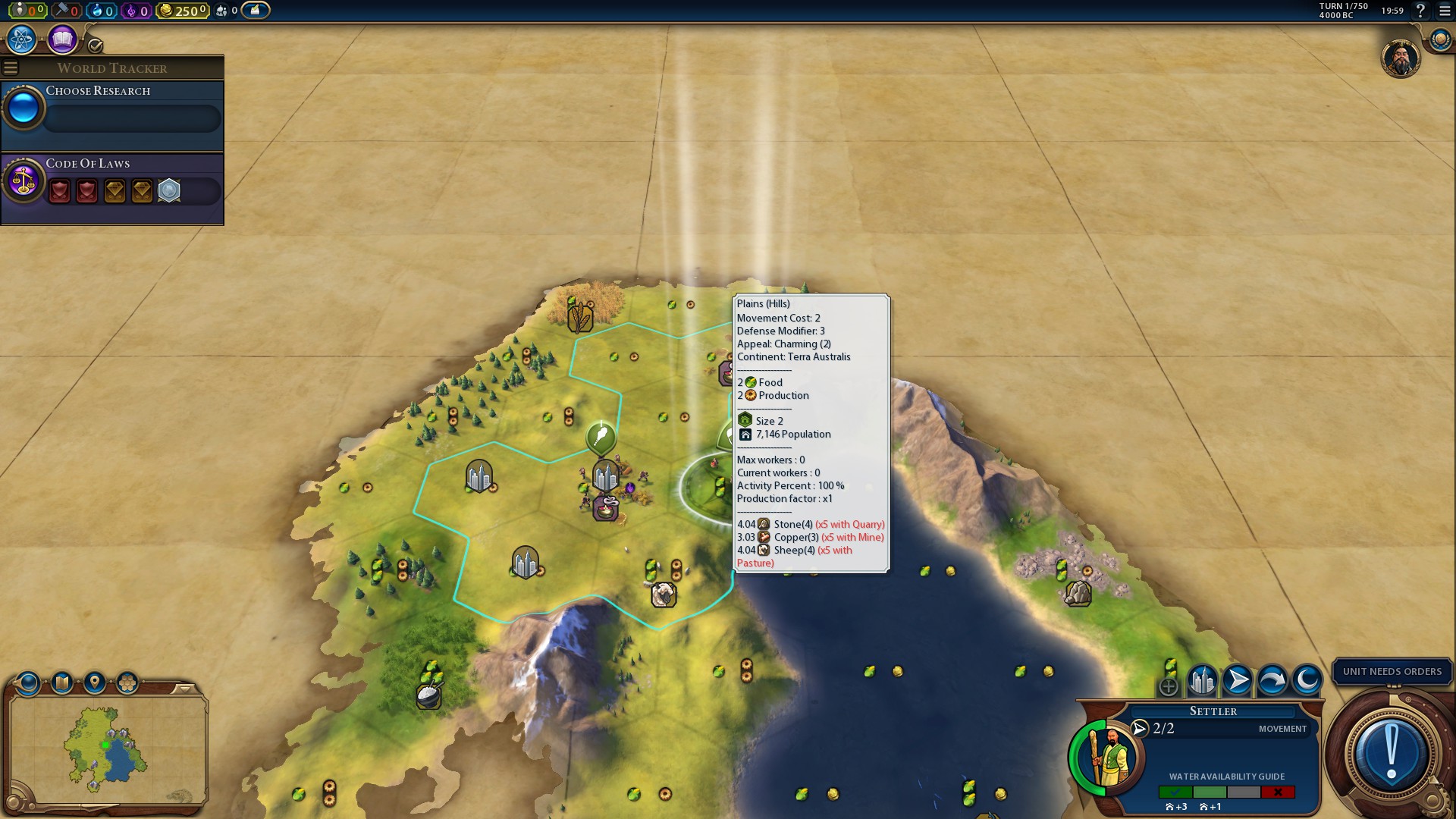Viewport: 1456px width, 819px height.
Task: Open the map lenses button
Action: (x=61, y=683)
